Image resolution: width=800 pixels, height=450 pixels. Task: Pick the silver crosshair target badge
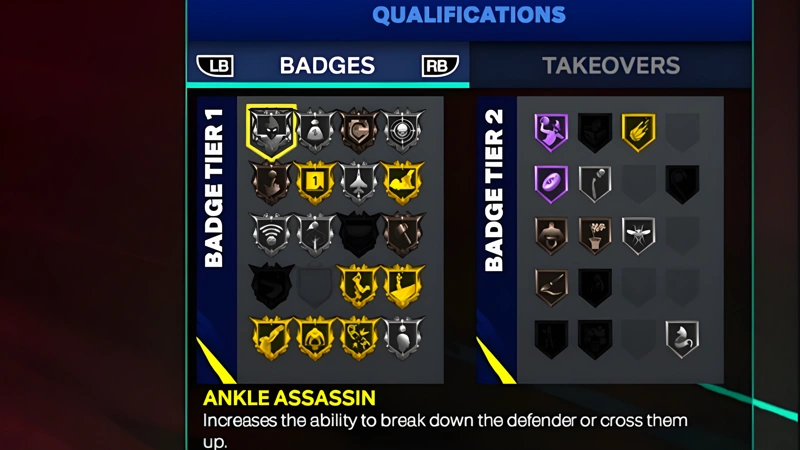405,131
